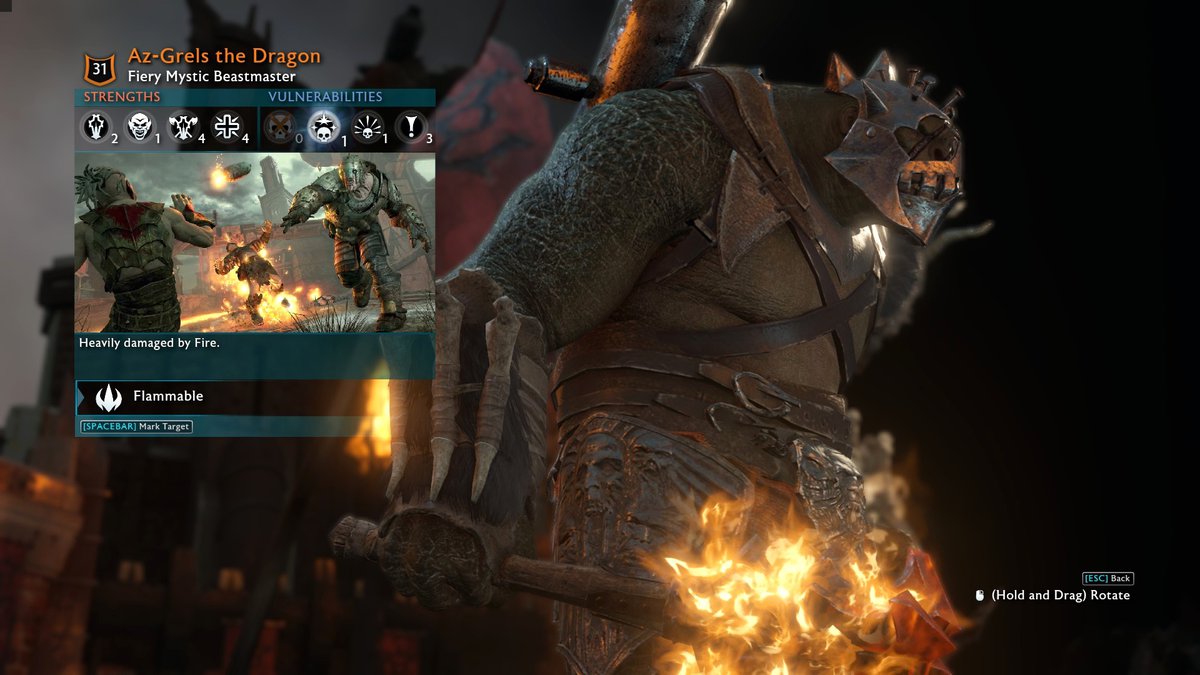This screenshot has width=1200, height=675.
Task: Go back using the Back button
Action: [1108, 578]
